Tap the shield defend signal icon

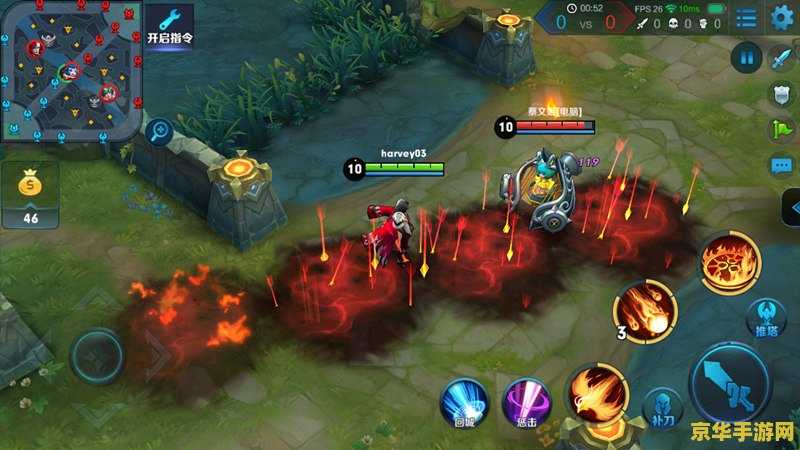tap(781, 94)
